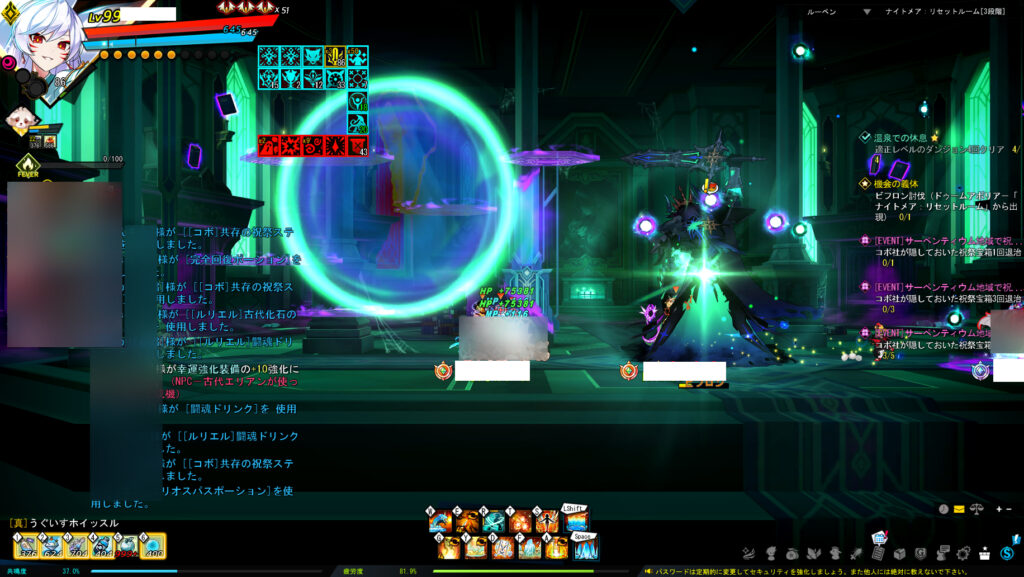Click the minus button near the scales
1024x577 pixels.
pyautogui.click(x=1008, y=509)
